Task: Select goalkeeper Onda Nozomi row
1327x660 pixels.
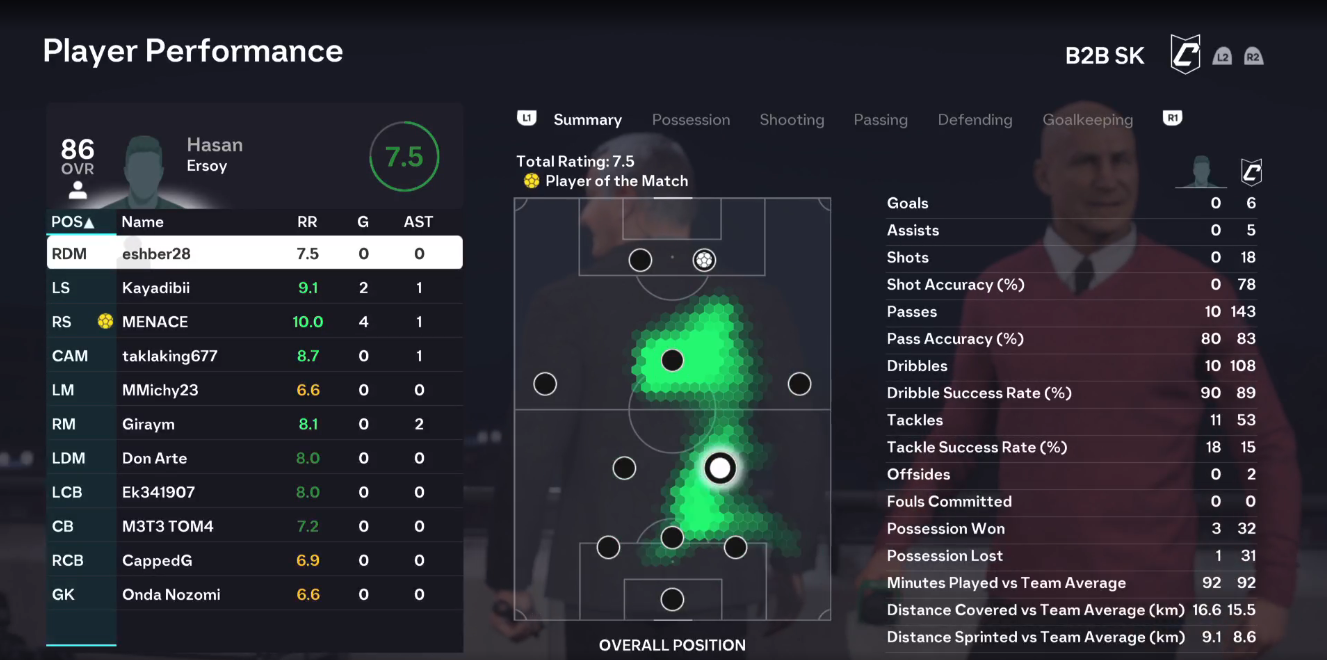Action: pyautogui.click(x=255, y=594)
